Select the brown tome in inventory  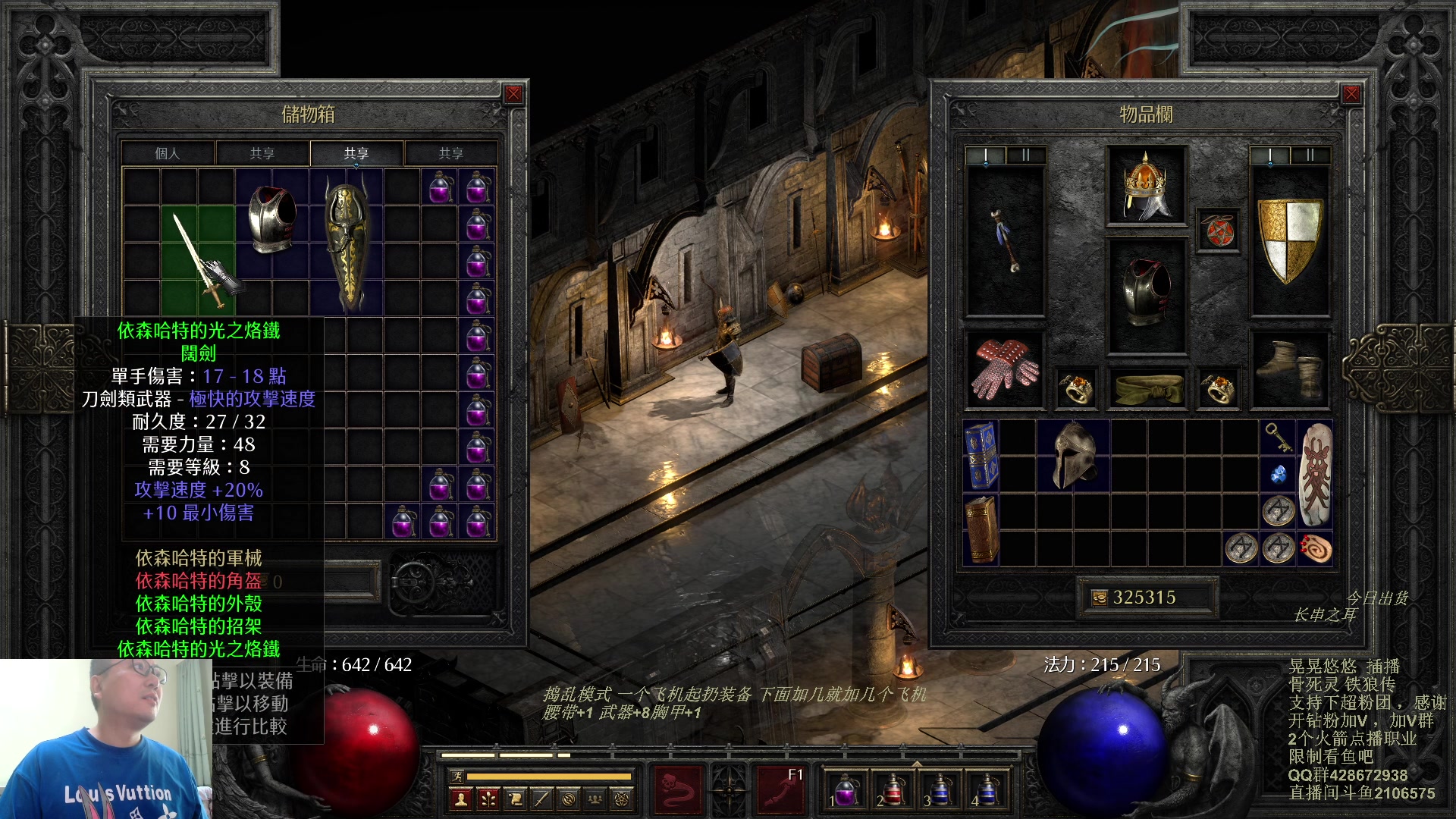[x=981, y=529]
